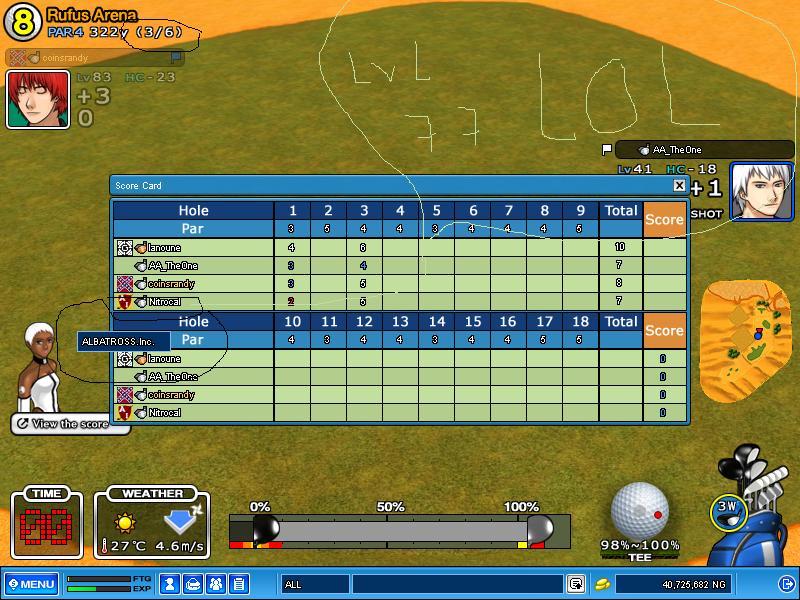Click the exit arrow button
Screen dimensions: 800x600
click(786, 583)
